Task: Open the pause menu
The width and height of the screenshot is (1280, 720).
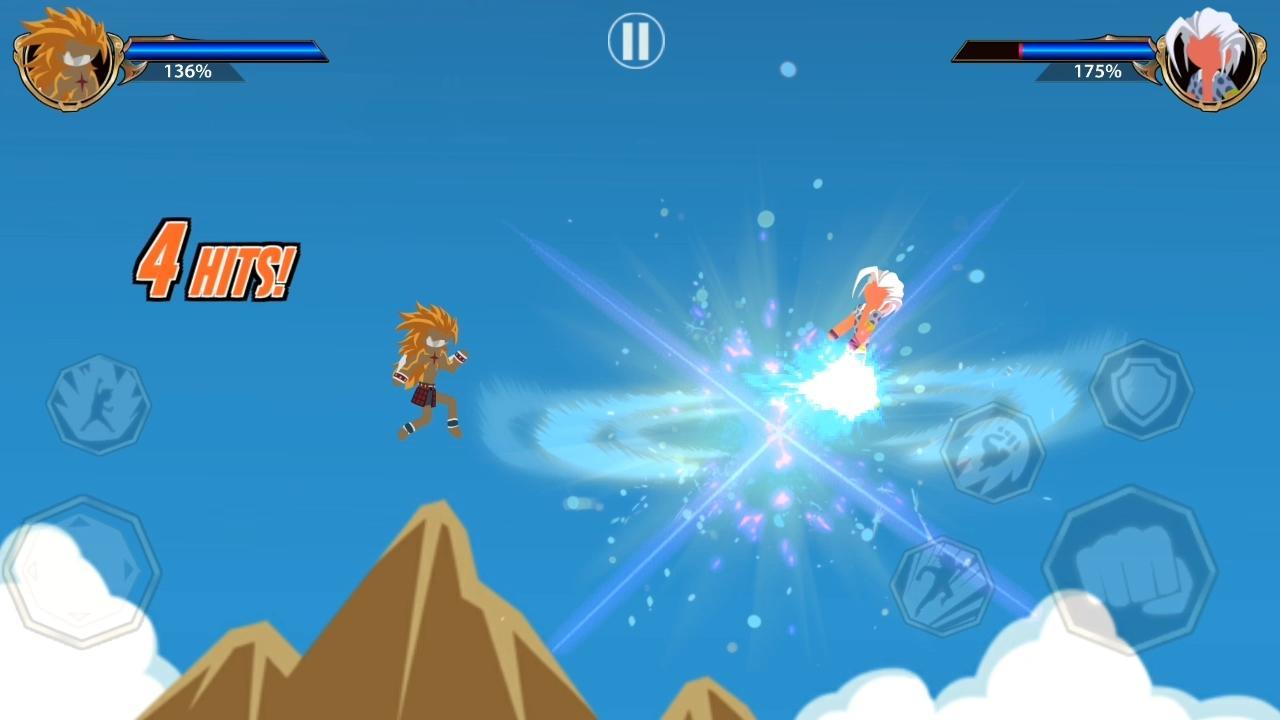Action: pyautogui.click(x=634, y=40)
